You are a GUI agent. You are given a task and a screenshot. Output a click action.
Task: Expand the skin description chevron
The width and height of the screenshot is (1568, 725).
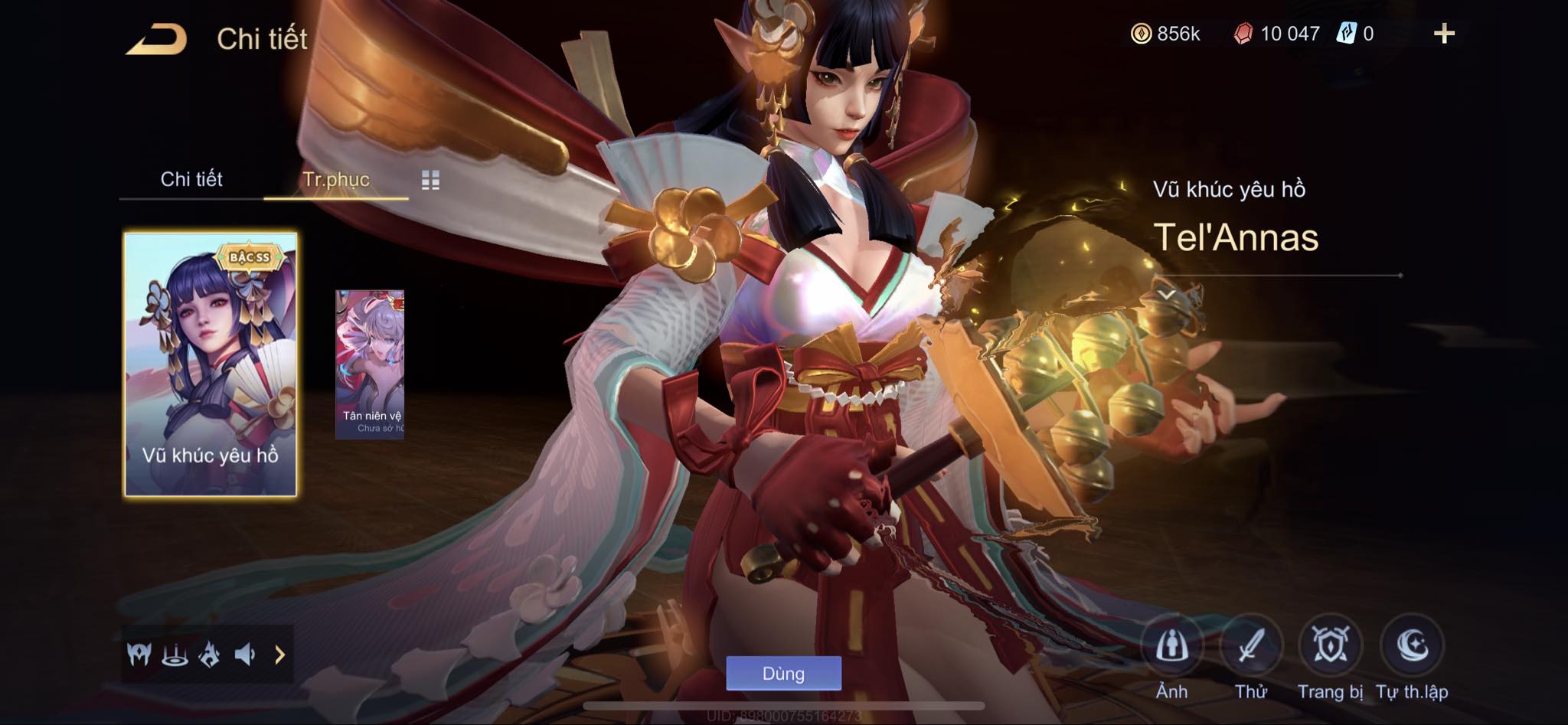1166,294
